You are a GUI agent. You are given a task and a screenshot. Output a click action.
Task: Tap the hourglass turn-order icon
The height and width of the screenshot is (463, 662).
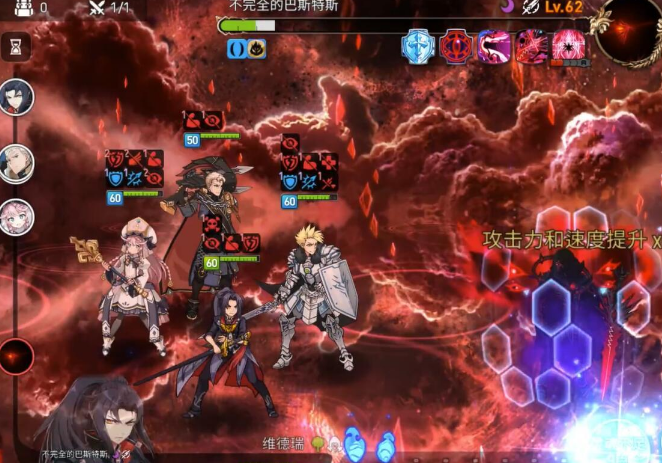pyautogui.click(x=16, y=46)
